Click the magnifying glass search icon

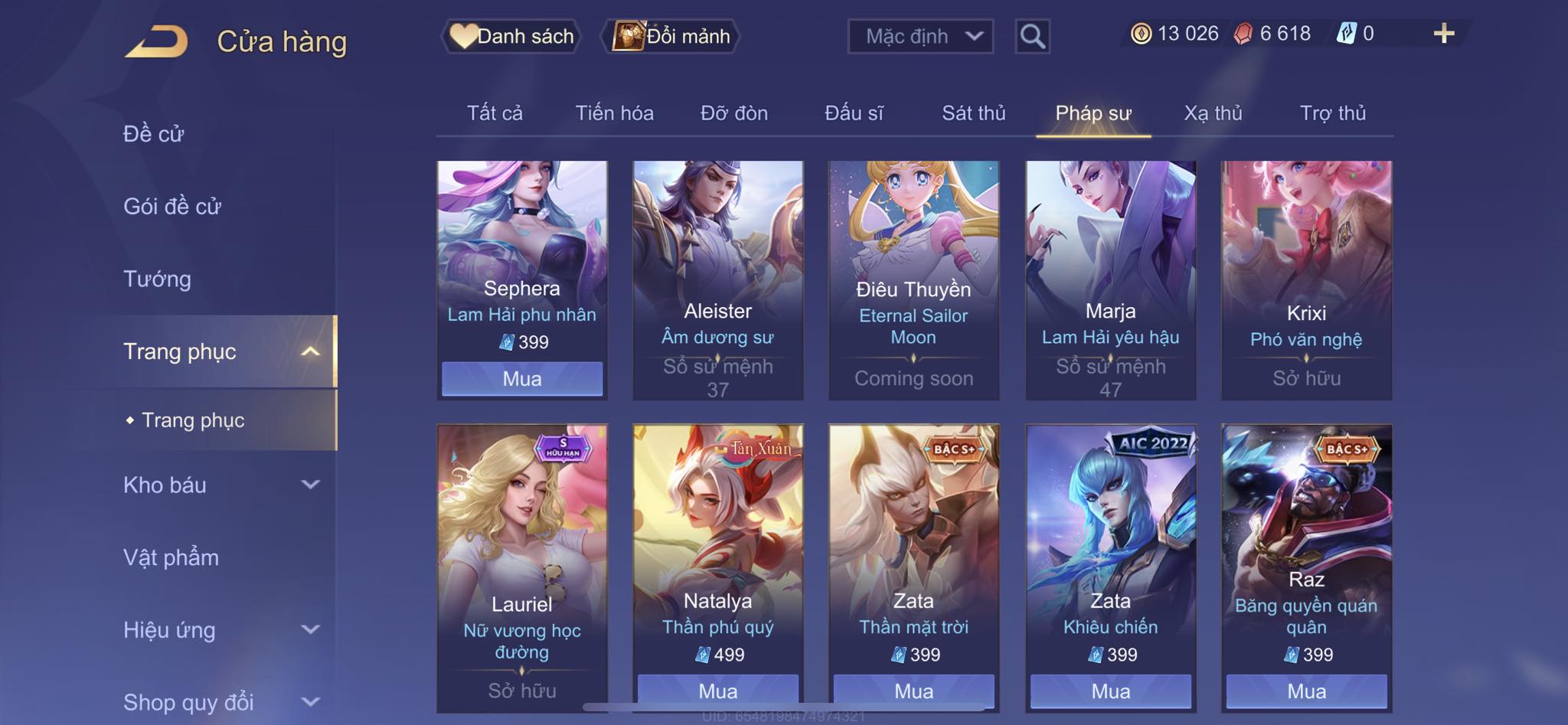tap(1032, 36)
